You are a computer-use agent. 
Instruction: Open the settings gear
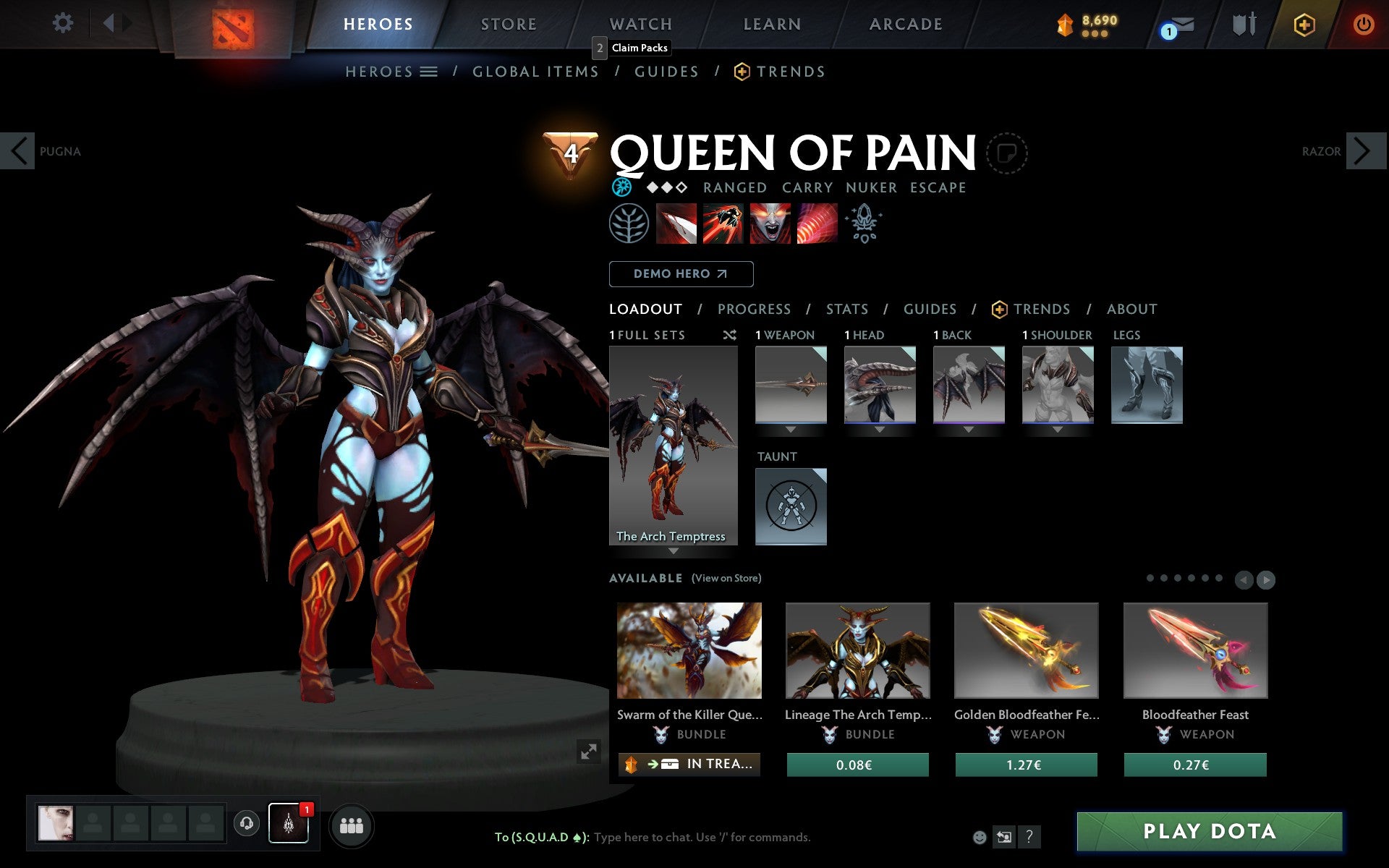tap(63, 23)
